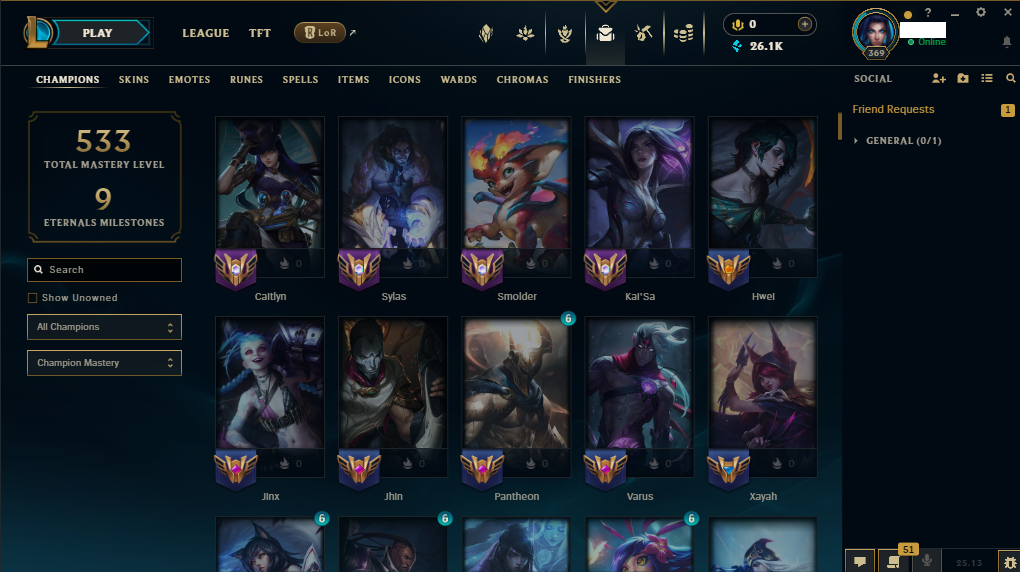Expand the GENERAL friends group
Screen dimensions: 1020x572
[902, 141]
